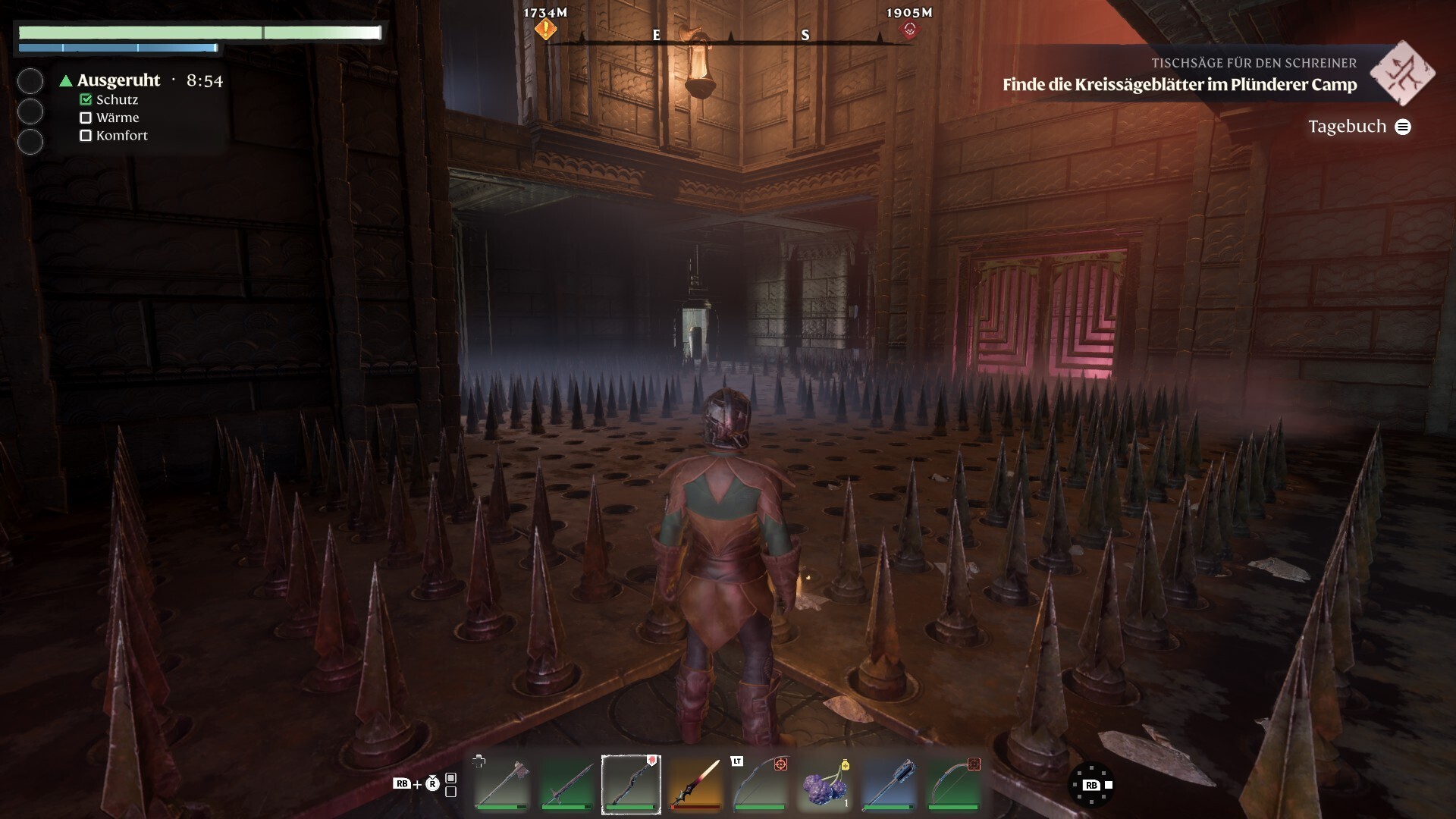Image resolution: width=1456 pixels, height=819 pixels.
Task: Click the orange quest marker on the compass
Action: (x=545, y=30)
